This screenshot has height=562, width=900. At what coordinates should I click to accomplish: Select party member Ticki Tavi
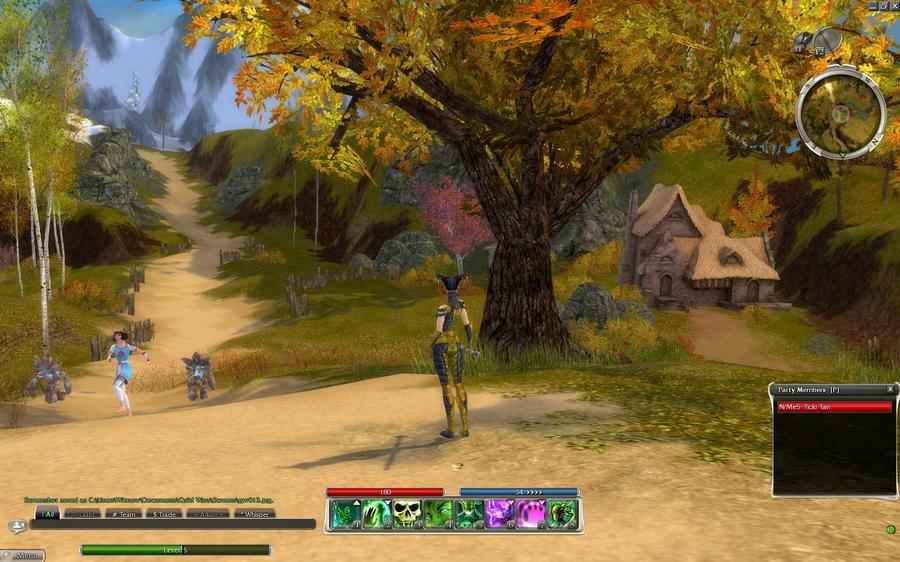[x=833, y=407]
